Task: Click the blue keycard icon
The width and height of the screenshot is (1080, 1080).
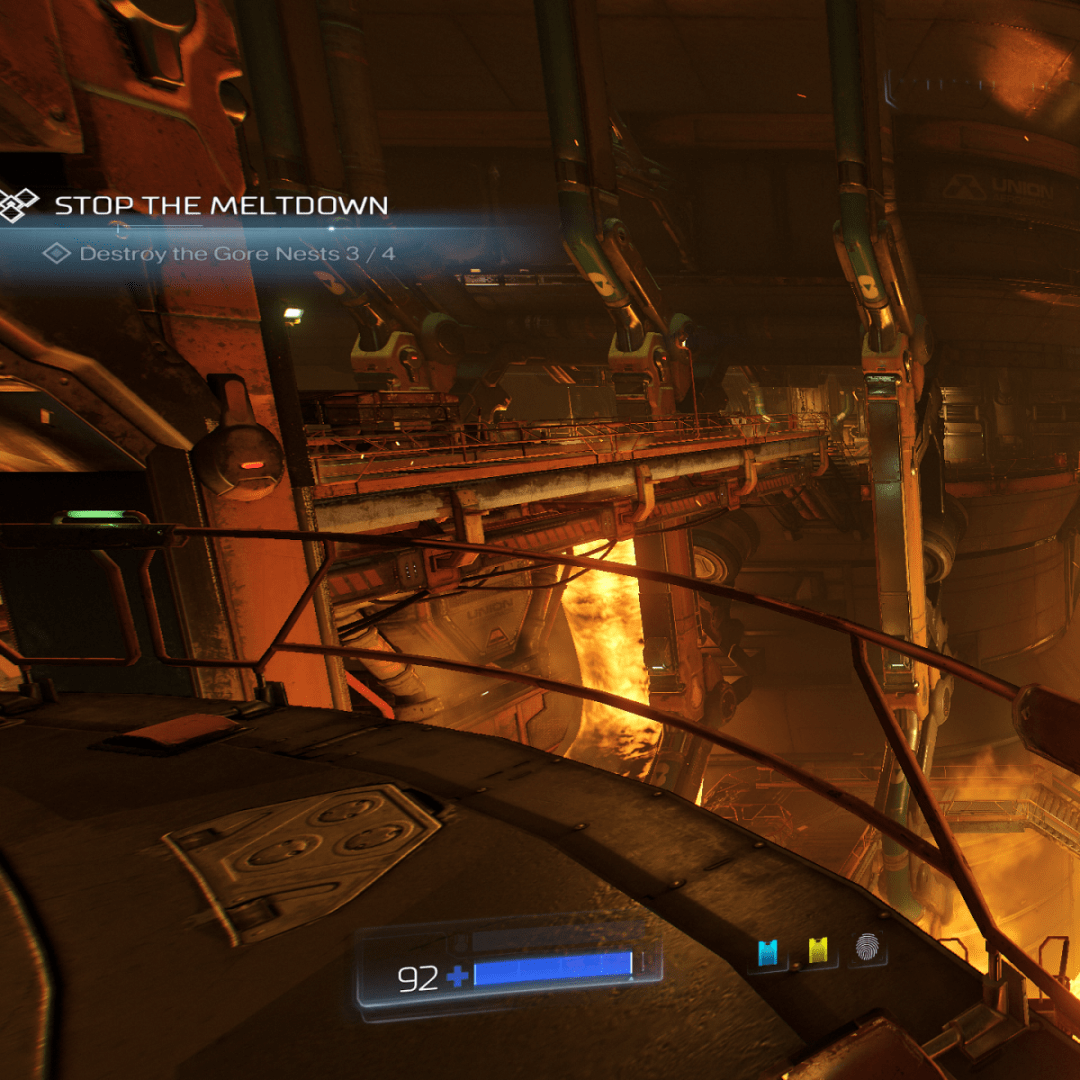Action: 768,952
